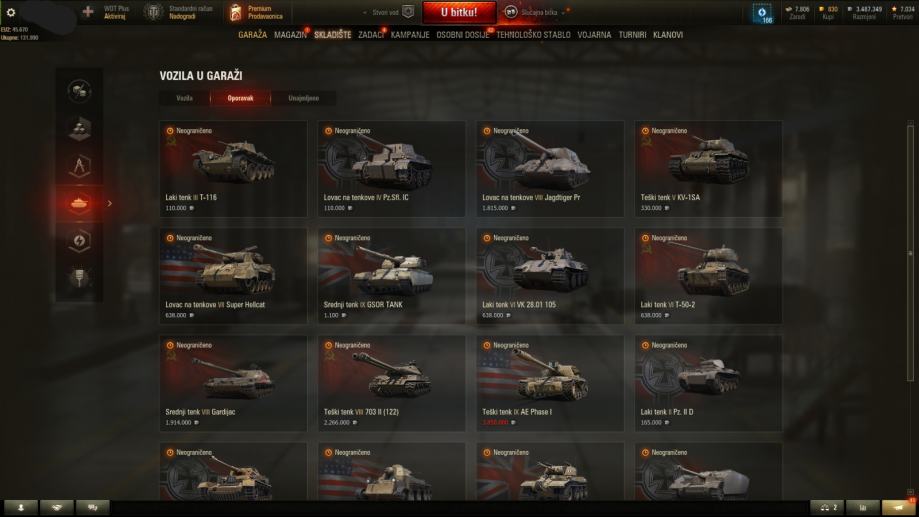Start the match with U bitku! button
Image resolution: width=919 pixels, height=517 pixels.
[x=458, y=12]
